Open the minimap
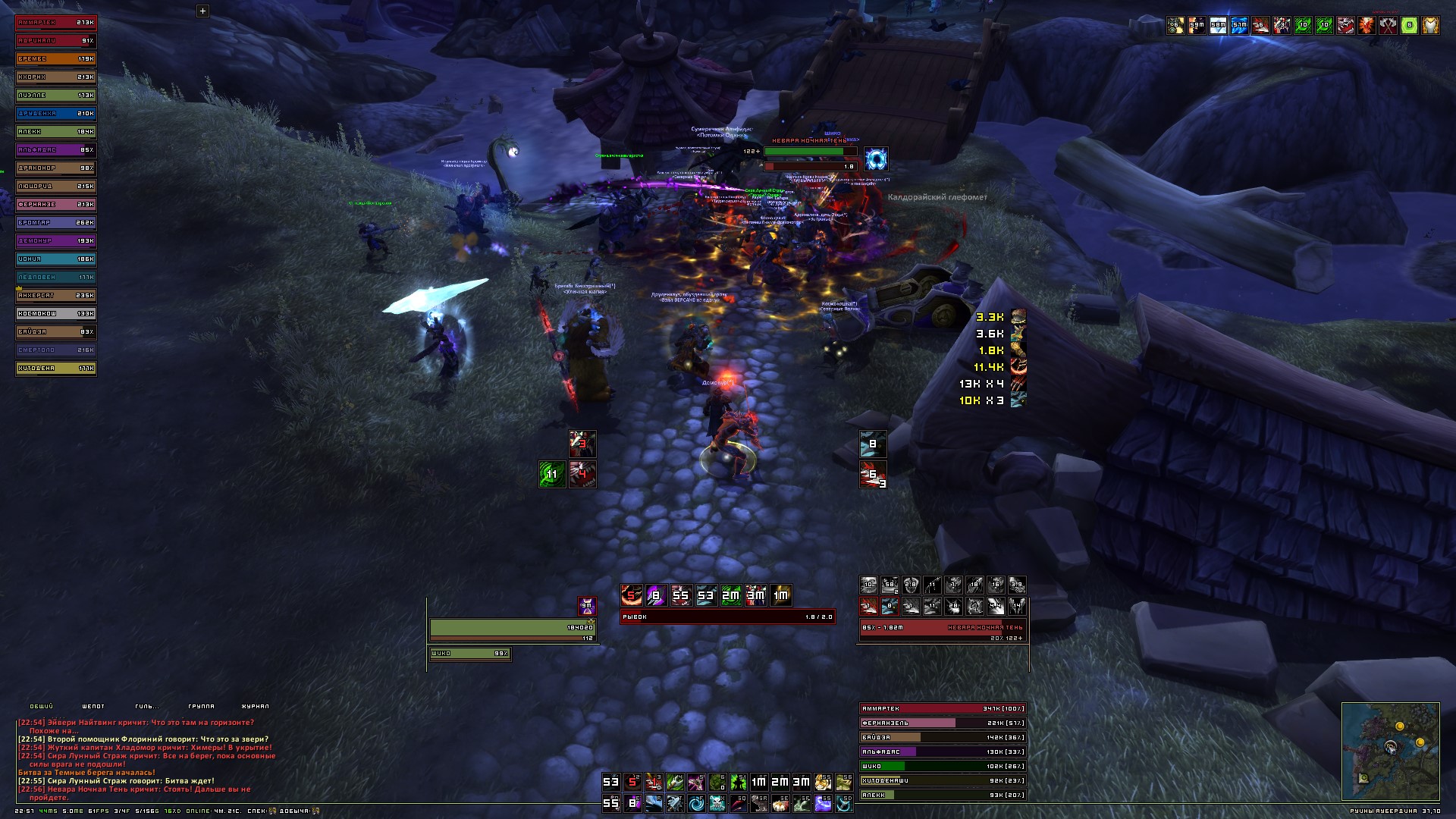1456x819 pixels. 1390,751
